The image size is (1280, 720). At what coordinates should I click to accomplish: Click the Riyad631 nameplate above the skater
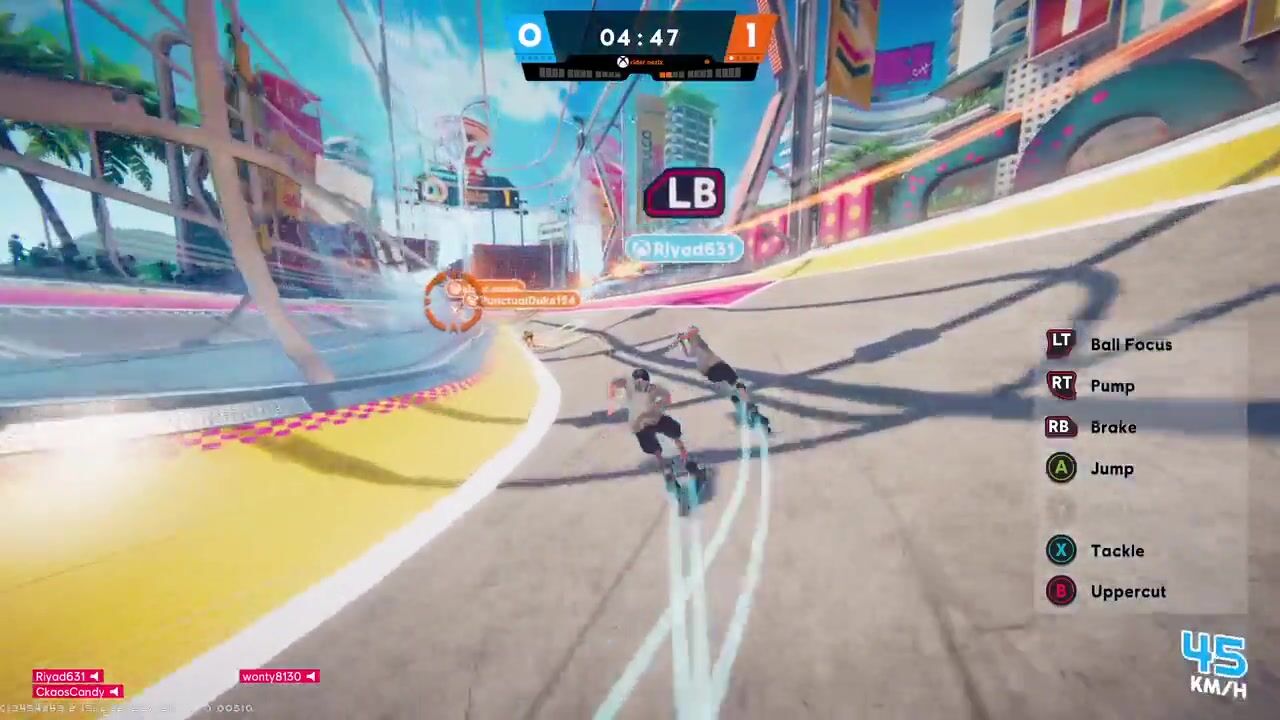[x=684, y=249]
